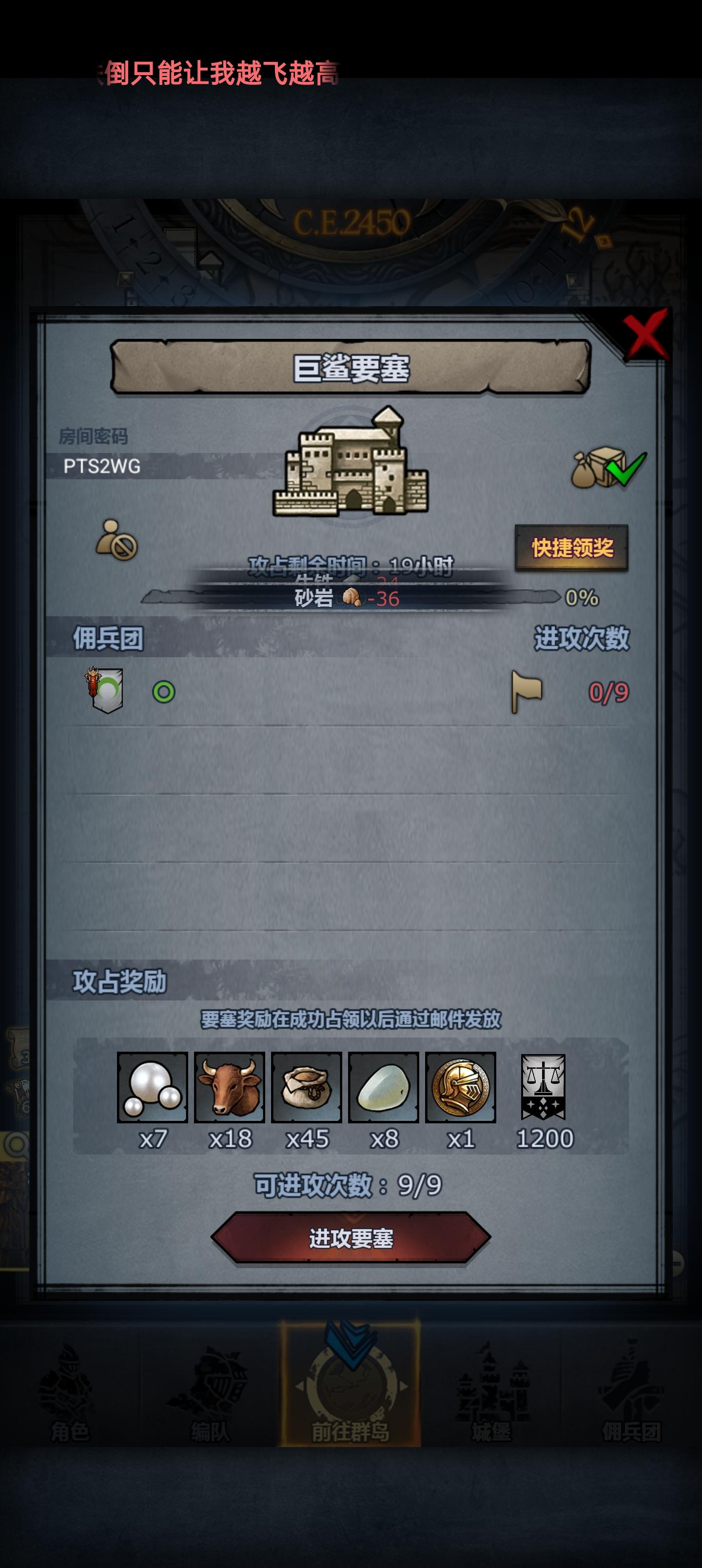
Task: Click the 快捷领奖 quick-claim button
Action: point(572,548)
